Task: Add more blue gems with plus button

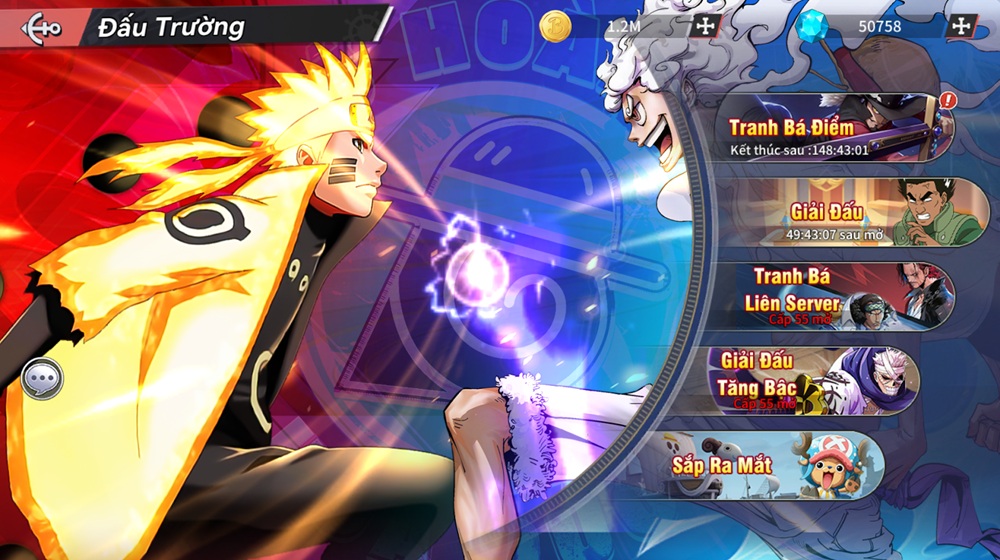Action: 961,27
